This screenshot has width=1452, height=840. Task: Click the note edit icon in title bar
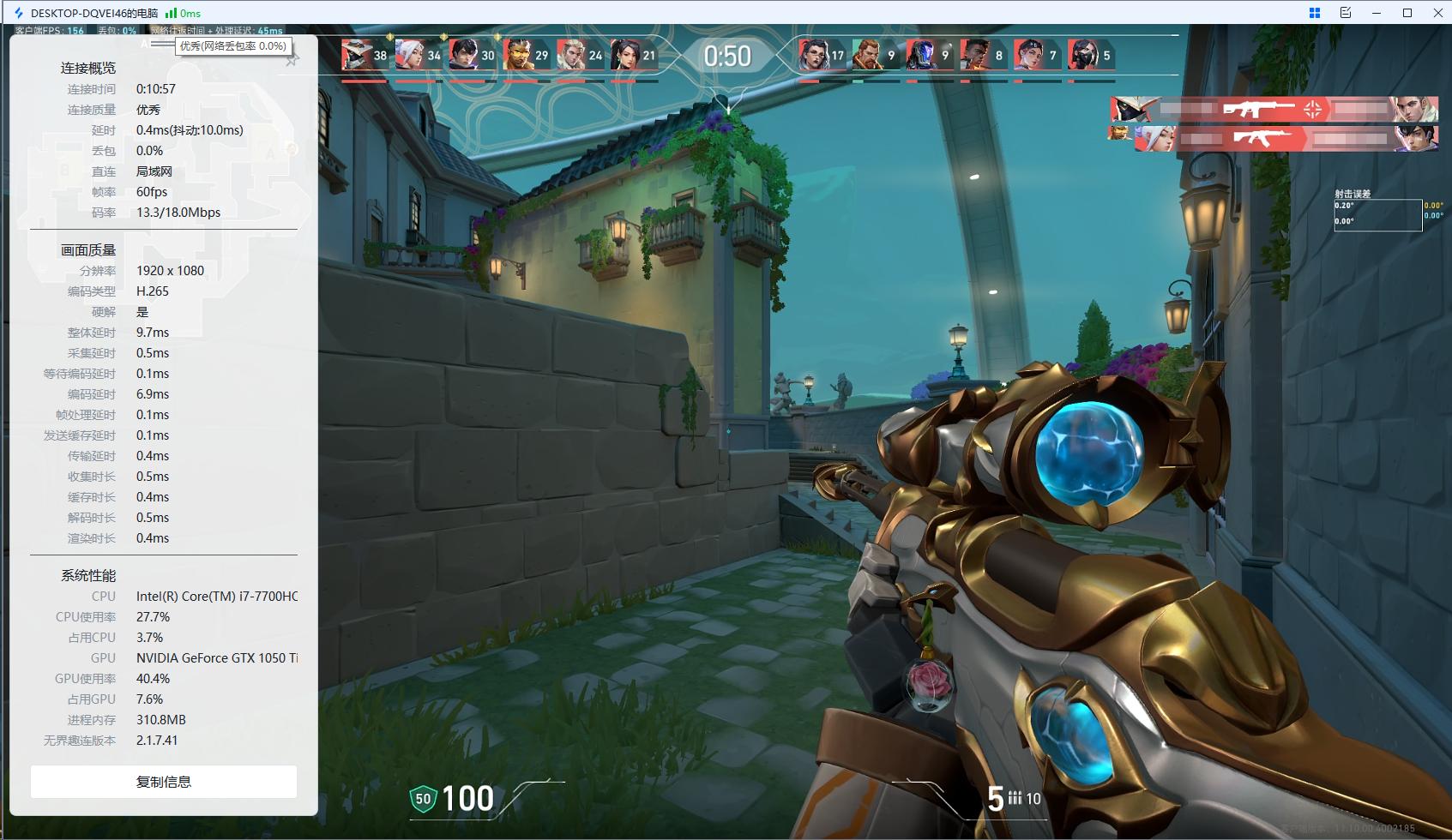point(1345,13)
